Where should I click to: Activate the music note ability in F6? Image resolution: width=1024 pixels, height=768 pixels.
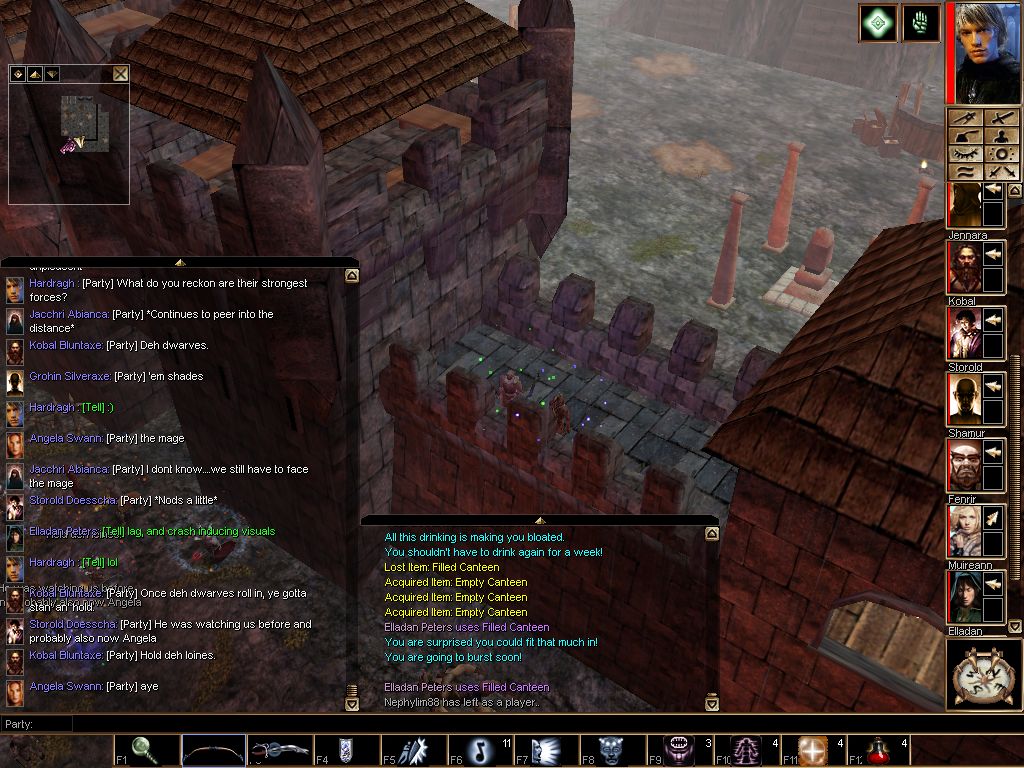tap(480, 750)
